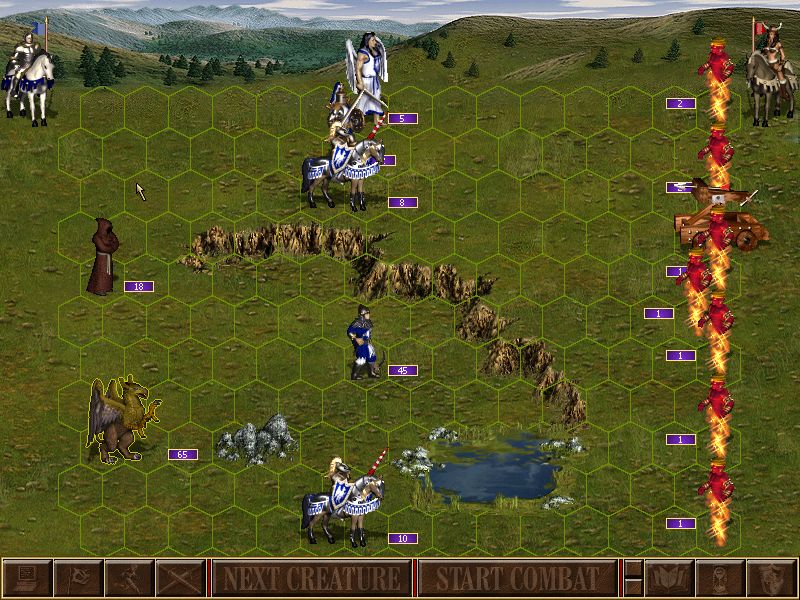Image resolution: width=800 pixels, height=600 pixels.
Task: Open the combat options menu
Action: point(26,578)
